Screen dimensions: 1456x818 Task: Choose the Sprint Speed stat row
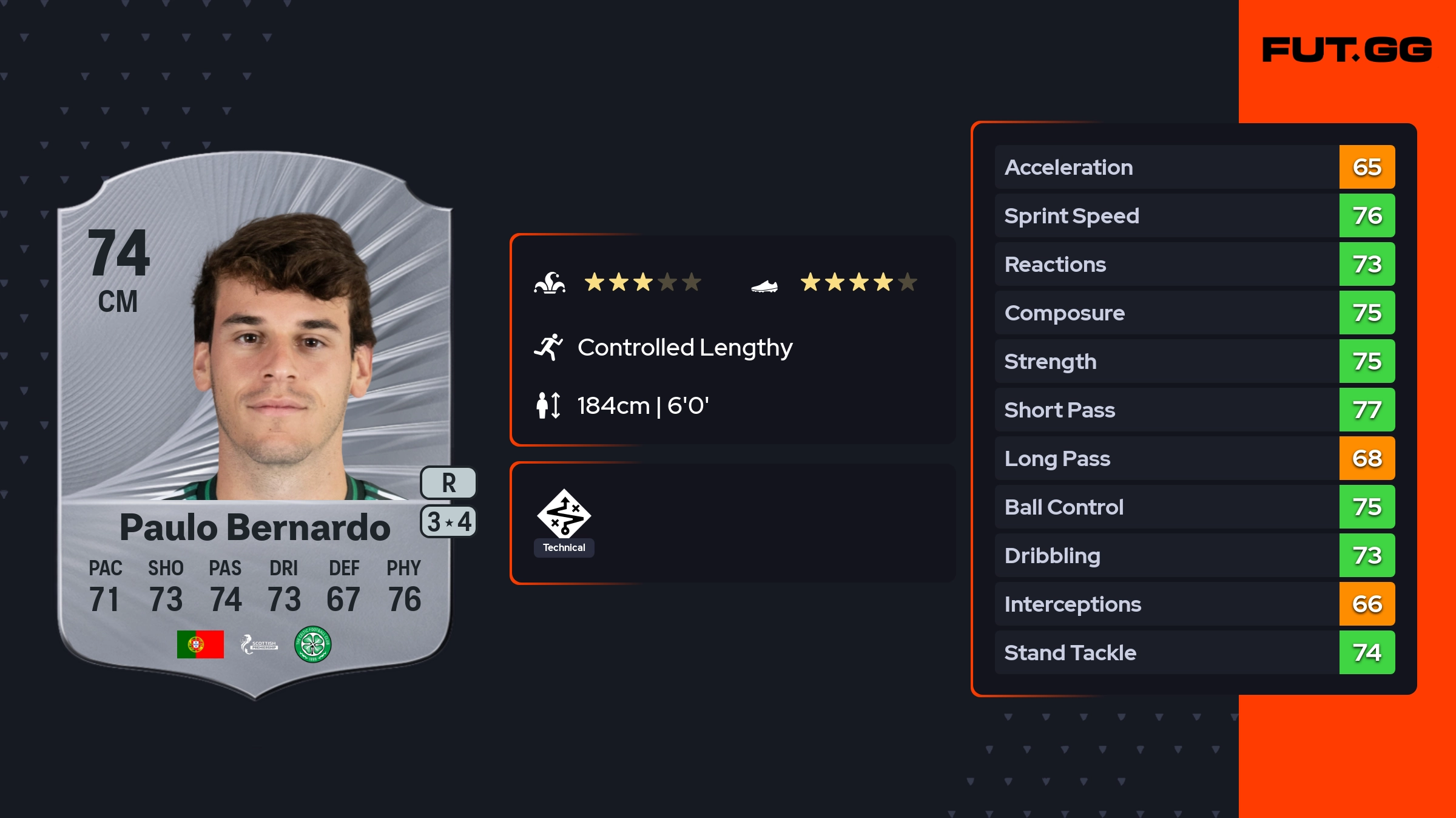(x=1194, y=215)
